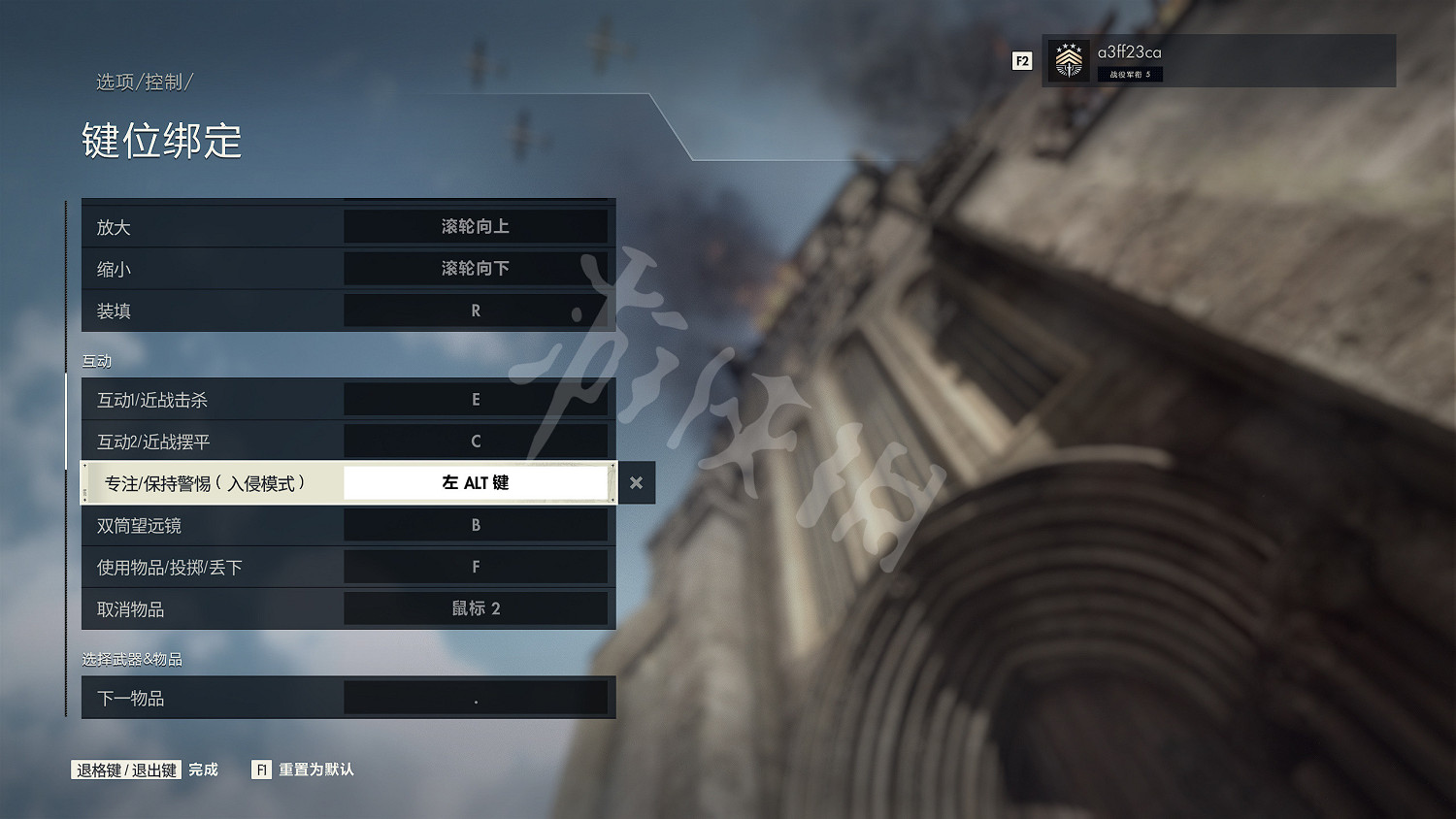This screenshot has height=819, width=1456.
Task: Click the player emblem icon next to a3ff23ca
Action: 1069,60
